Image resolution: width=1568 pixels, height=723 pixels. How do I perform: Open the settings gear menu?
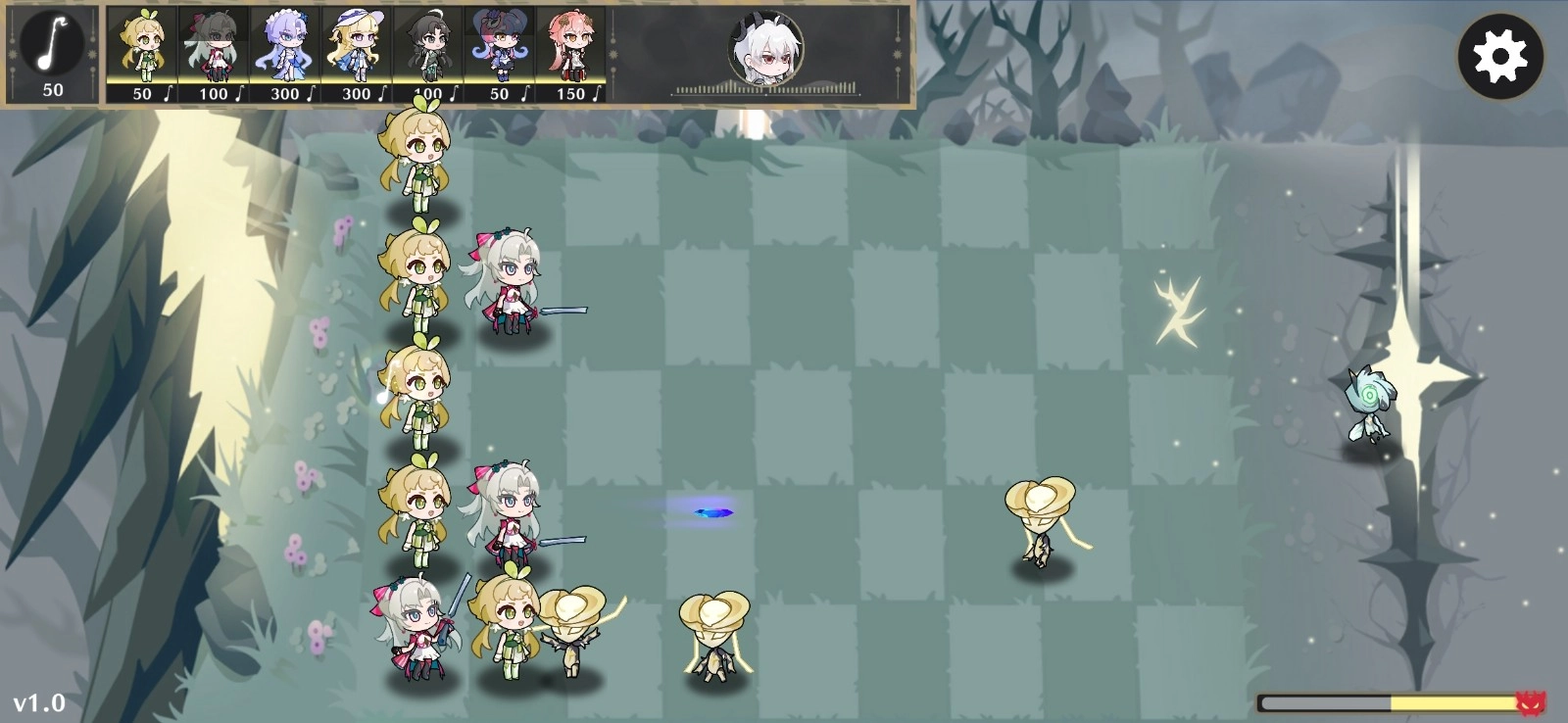tap(1499, 56)
